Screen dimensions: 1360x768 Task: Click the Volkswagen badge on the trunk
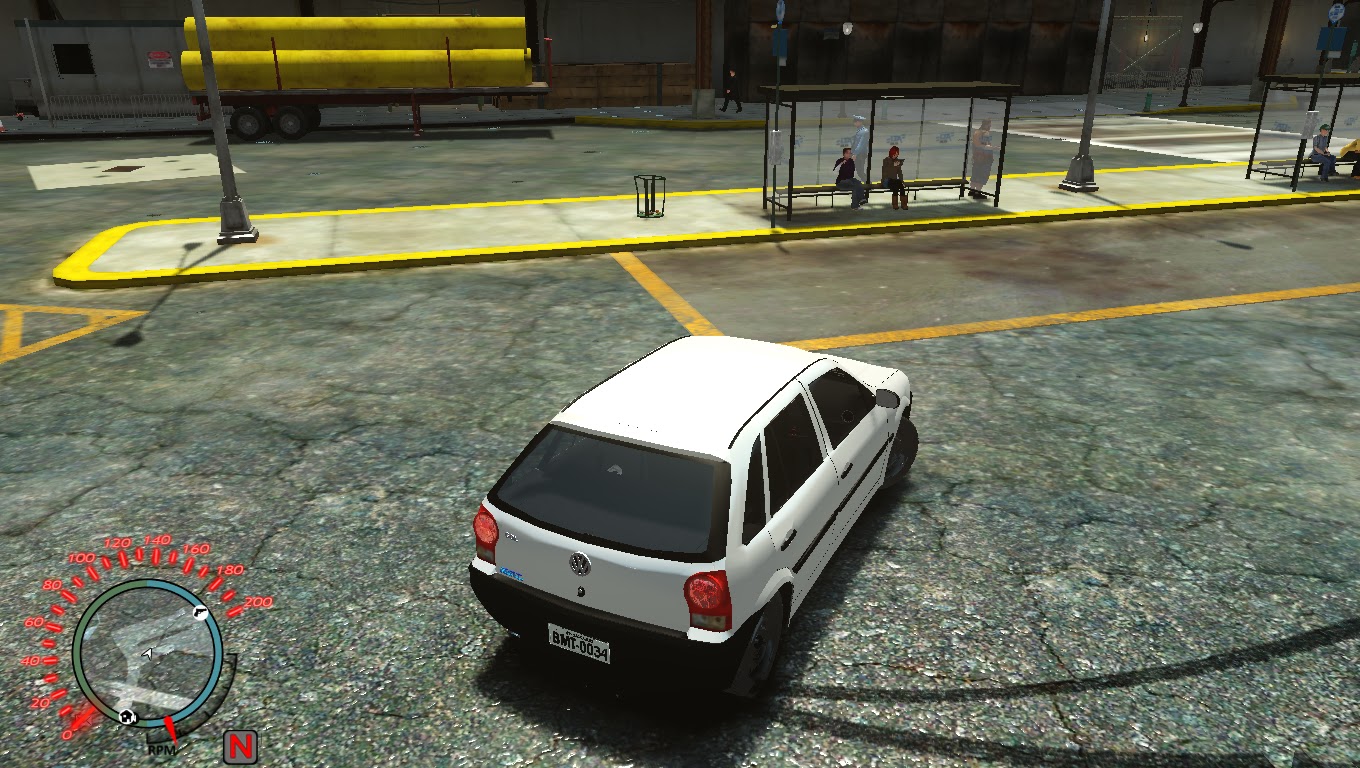tap(578, 563)
